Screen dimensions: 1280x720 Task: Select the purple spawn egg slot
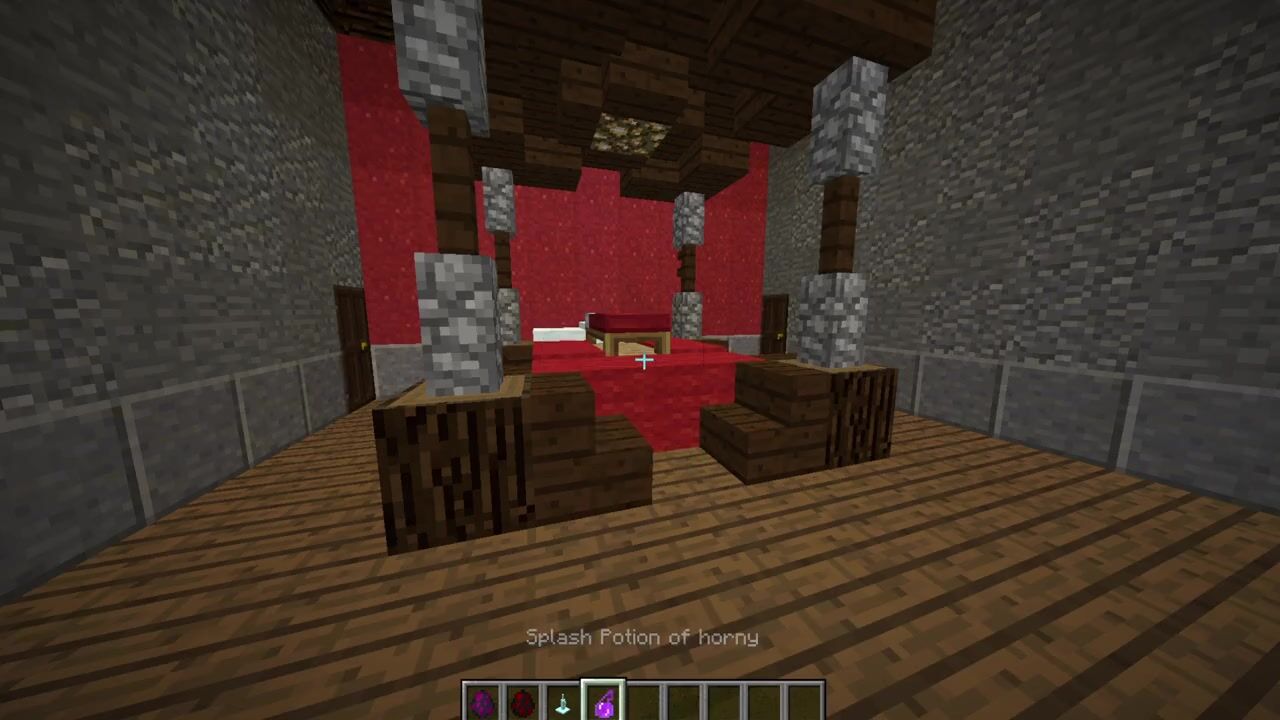[x=482, y=703]
